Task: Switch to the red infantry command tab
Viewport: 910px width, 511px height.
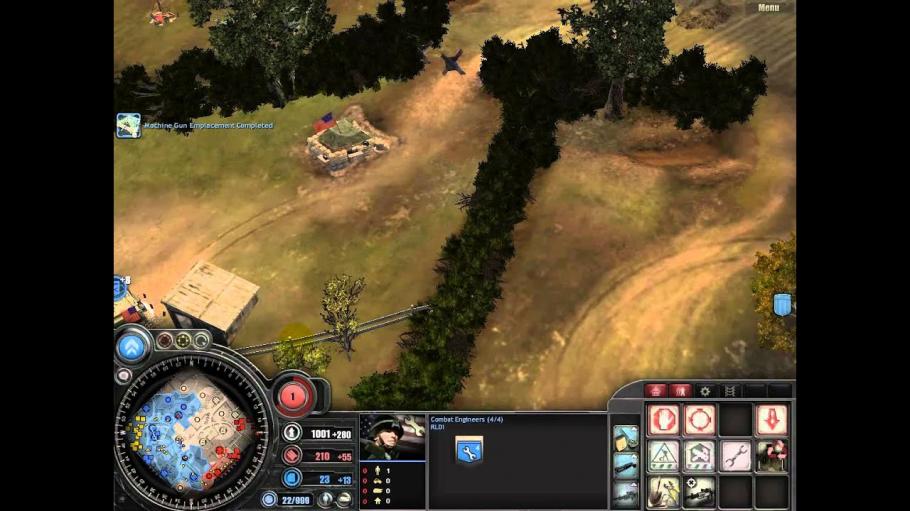Action: (x=681, y=391)
